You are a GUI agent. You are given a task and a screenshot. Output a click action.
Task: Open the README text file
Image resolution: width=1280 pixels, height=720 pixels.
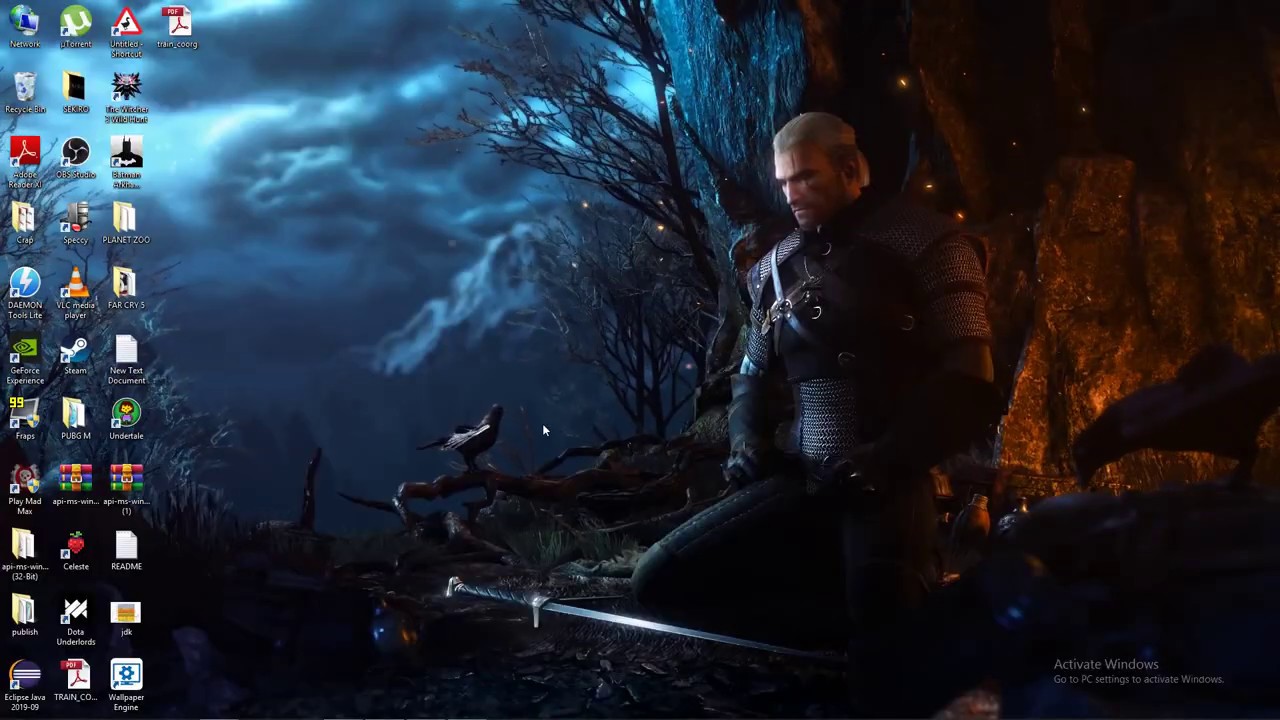[126, 550]
